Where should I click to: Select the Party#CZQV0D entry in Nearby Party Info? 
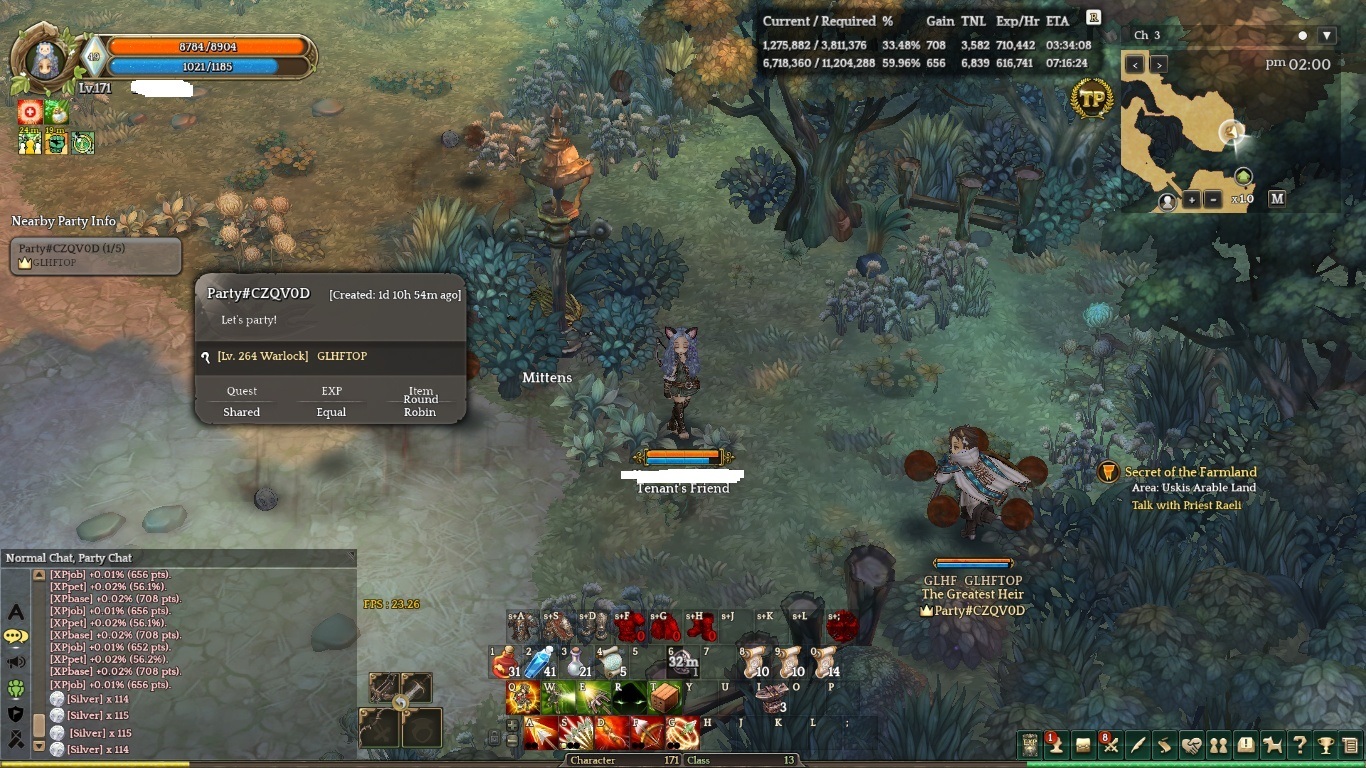click(96, 255)
